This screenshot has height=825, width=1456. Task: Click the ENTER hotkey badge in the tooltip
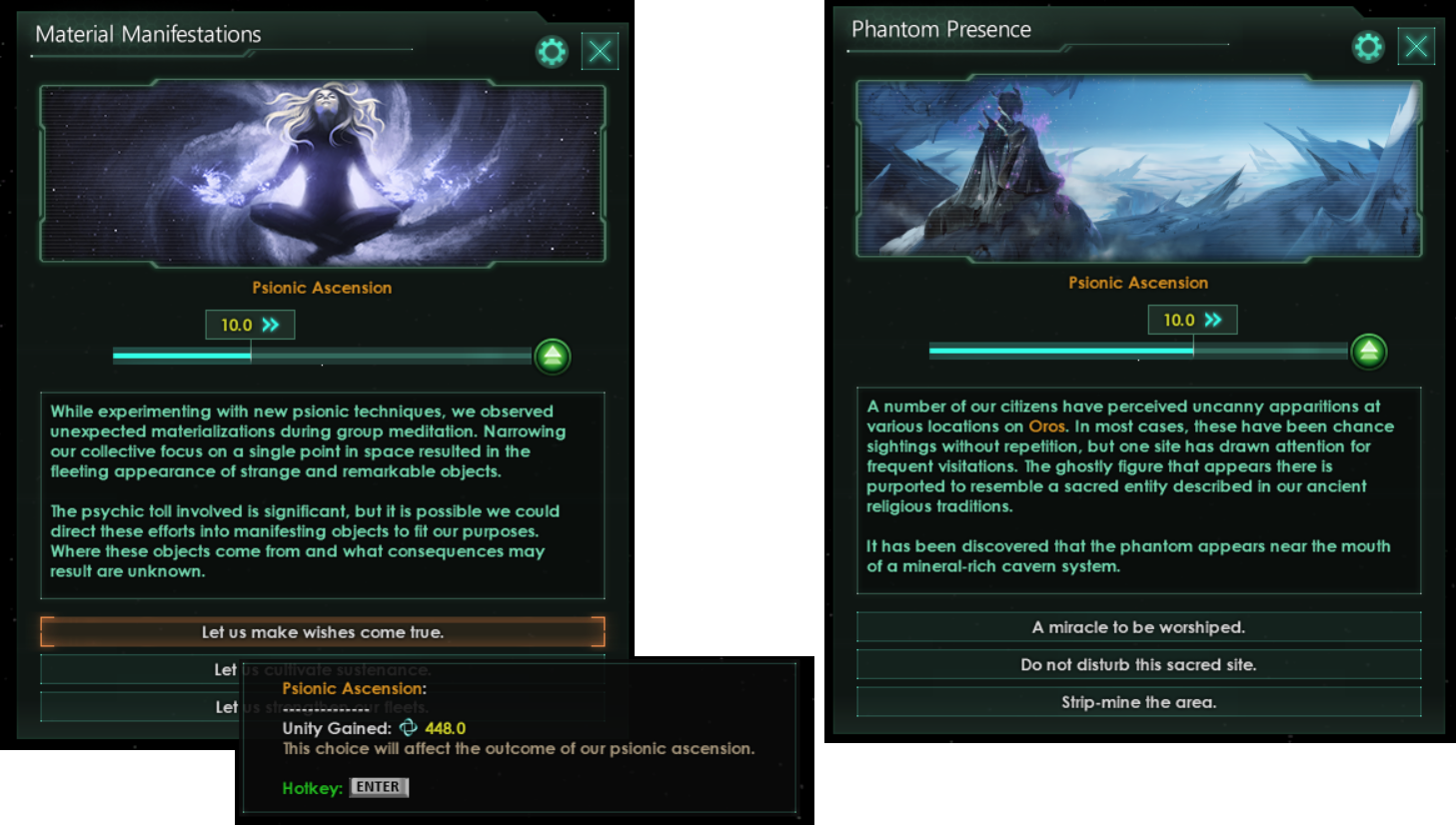click(379, 787)
